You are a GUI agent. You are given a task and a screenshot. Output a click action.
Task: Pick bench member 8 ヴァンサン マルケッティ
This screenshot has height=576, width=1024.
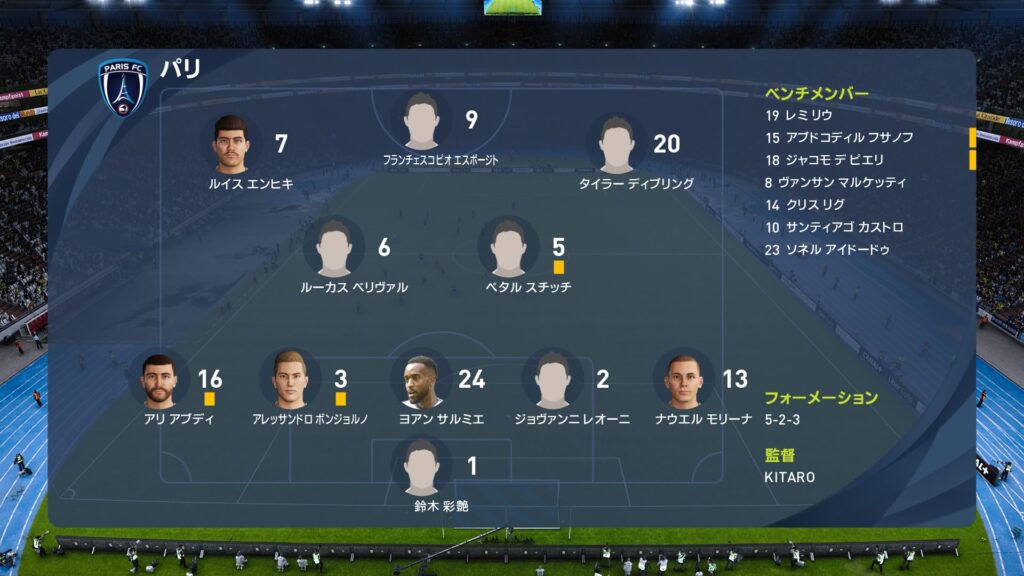(x=835, y=182)
